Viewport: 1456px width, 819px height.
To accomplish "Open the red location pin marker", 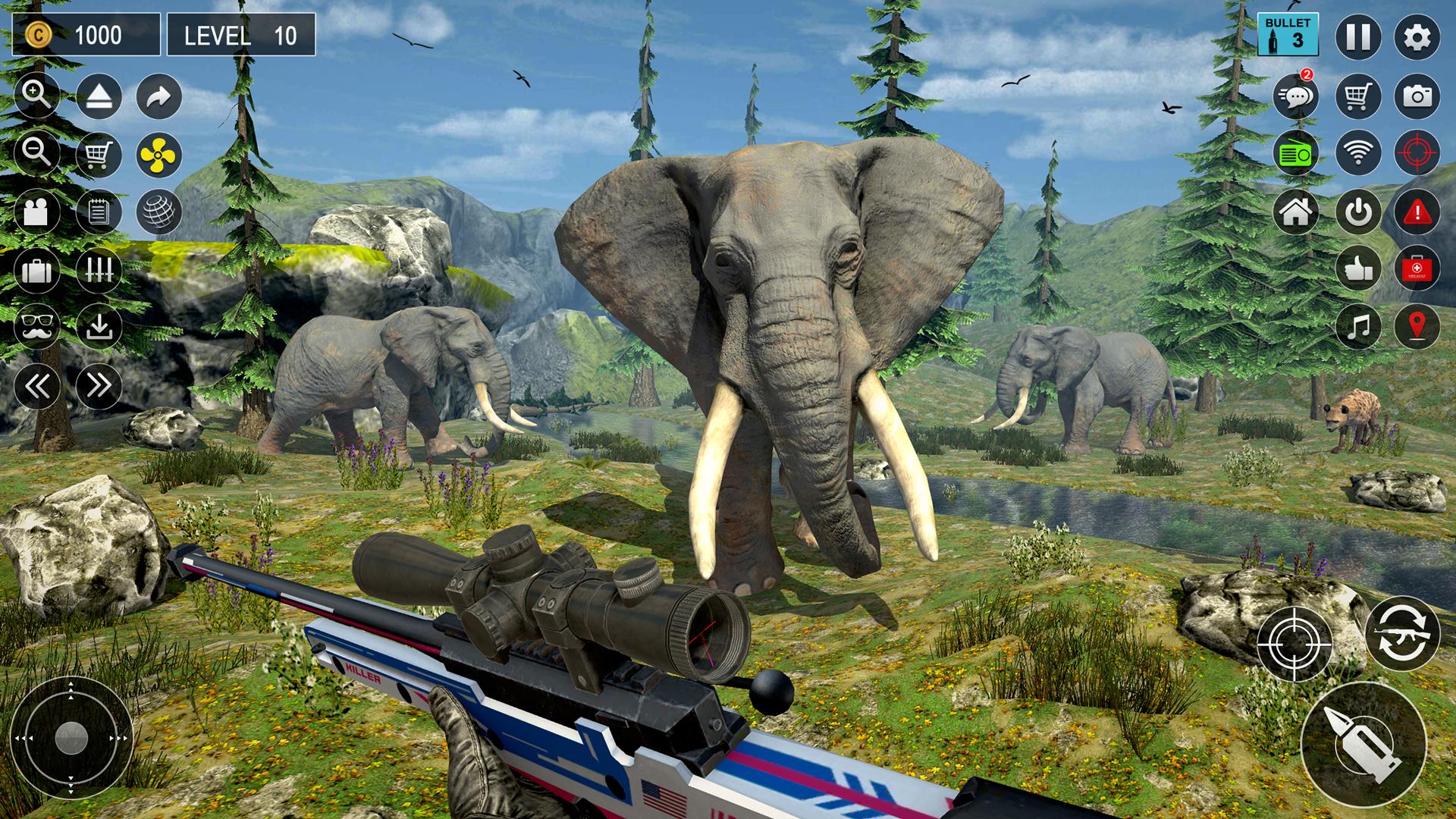I will pyautogui.click(x=1417, y=327).
